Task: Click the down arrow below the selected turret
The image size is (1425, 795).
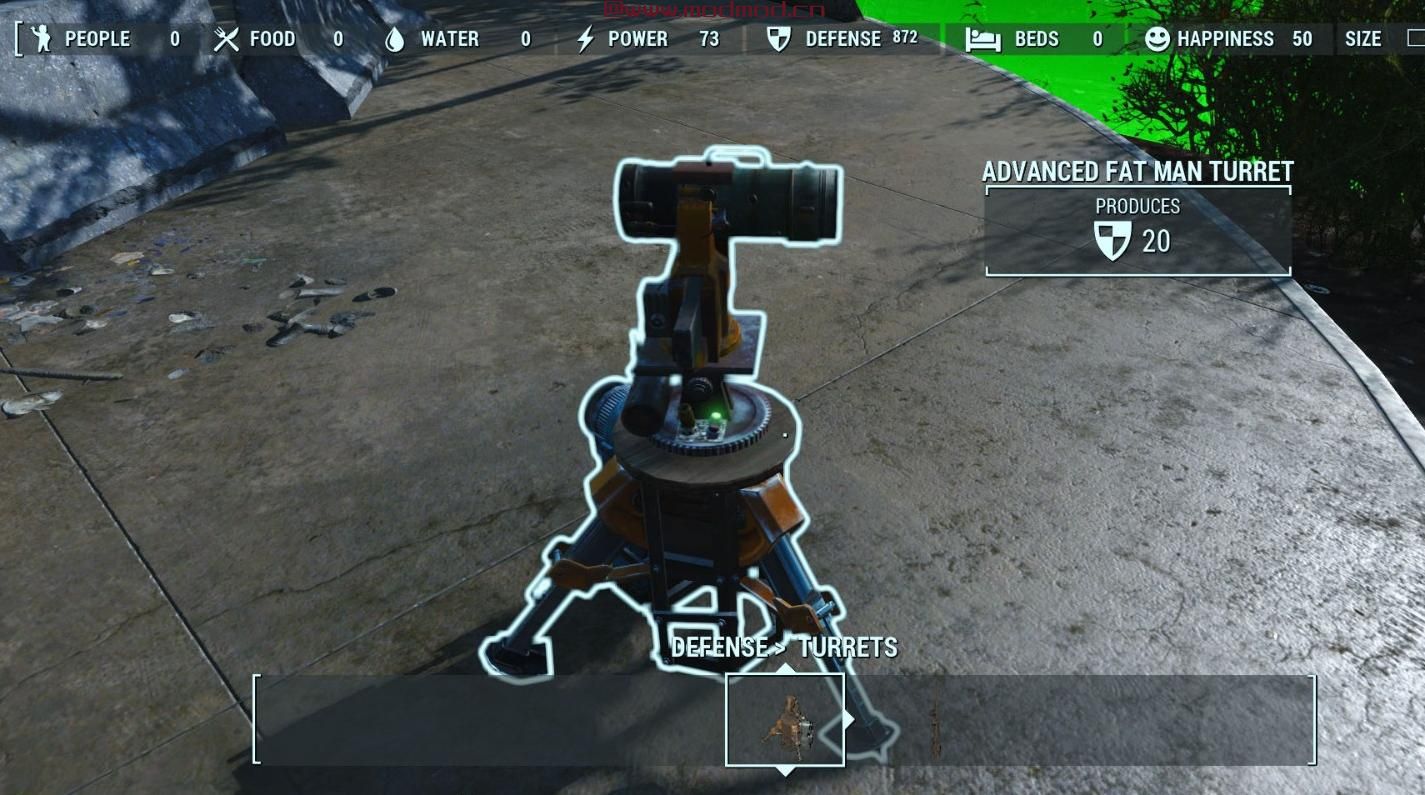Action: pos(786,771)
